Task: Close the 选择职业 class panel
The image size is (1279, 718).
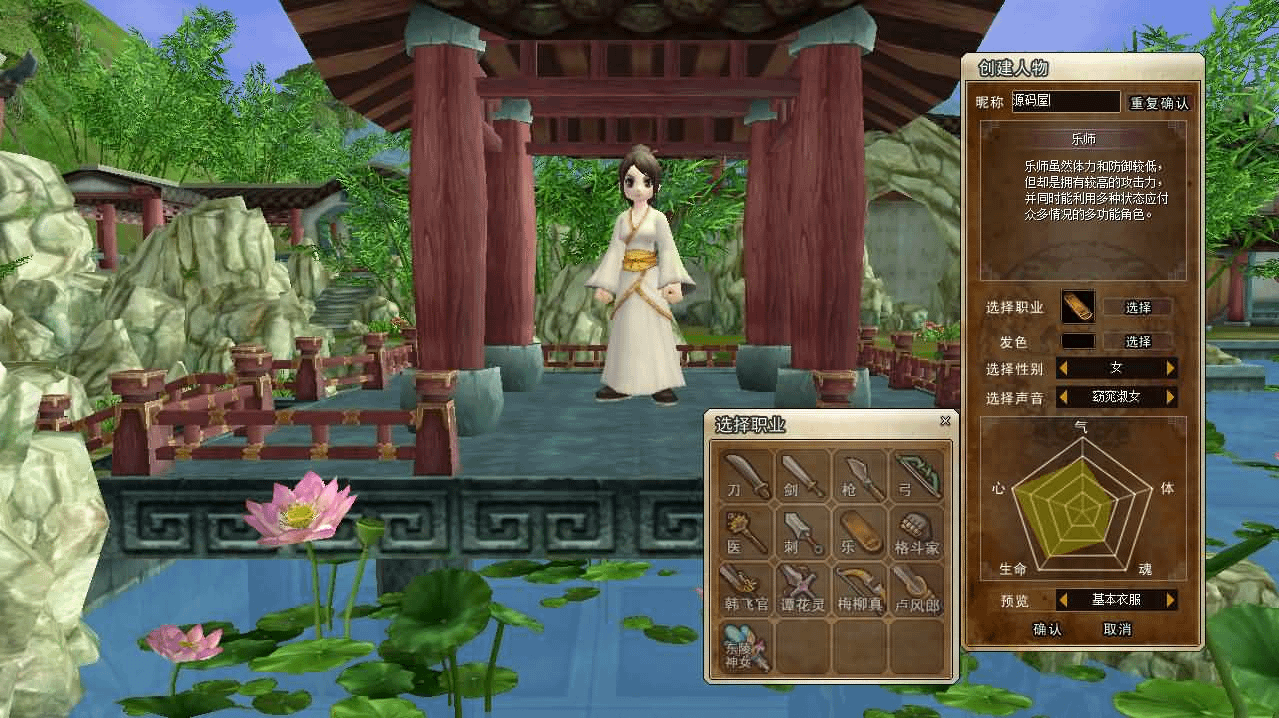Action: pos(945,421)
